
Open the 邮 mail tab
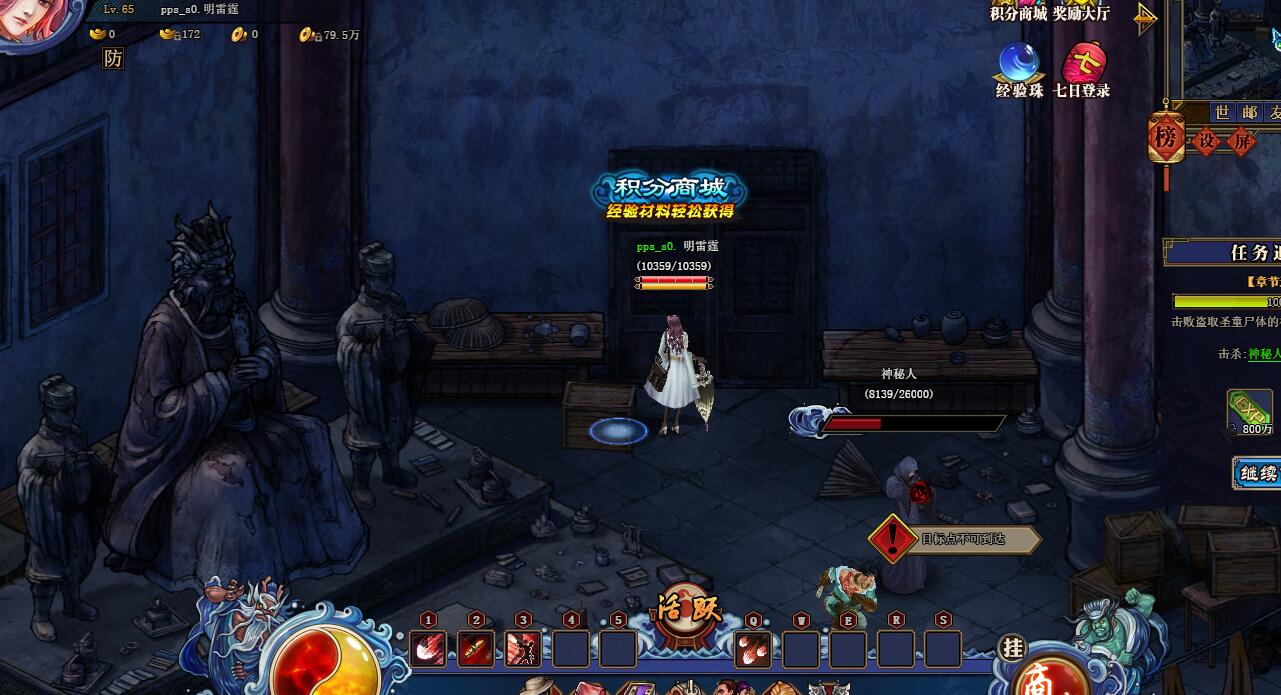(x=1249, y=112)
